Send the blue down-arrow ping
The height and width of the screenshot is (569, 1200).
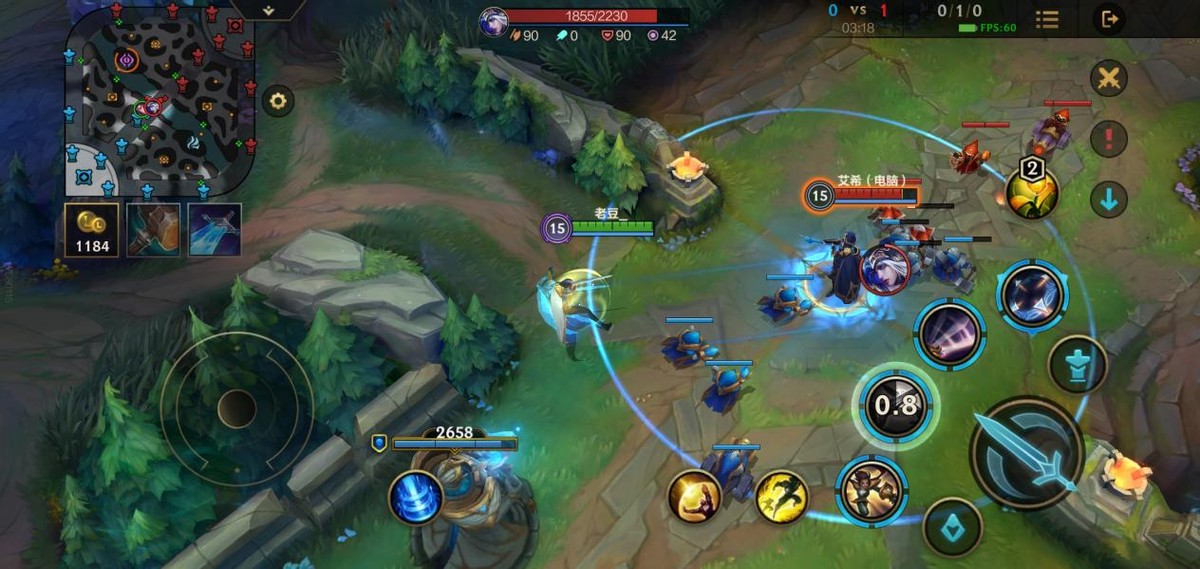(1108, 199)
